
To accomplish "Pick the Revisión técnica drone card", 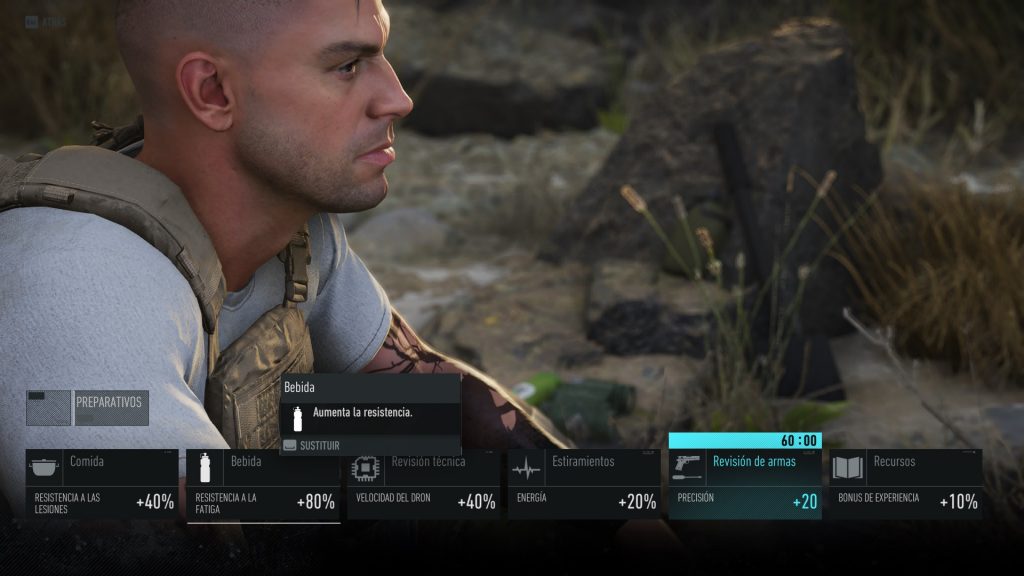I will 423,484.
